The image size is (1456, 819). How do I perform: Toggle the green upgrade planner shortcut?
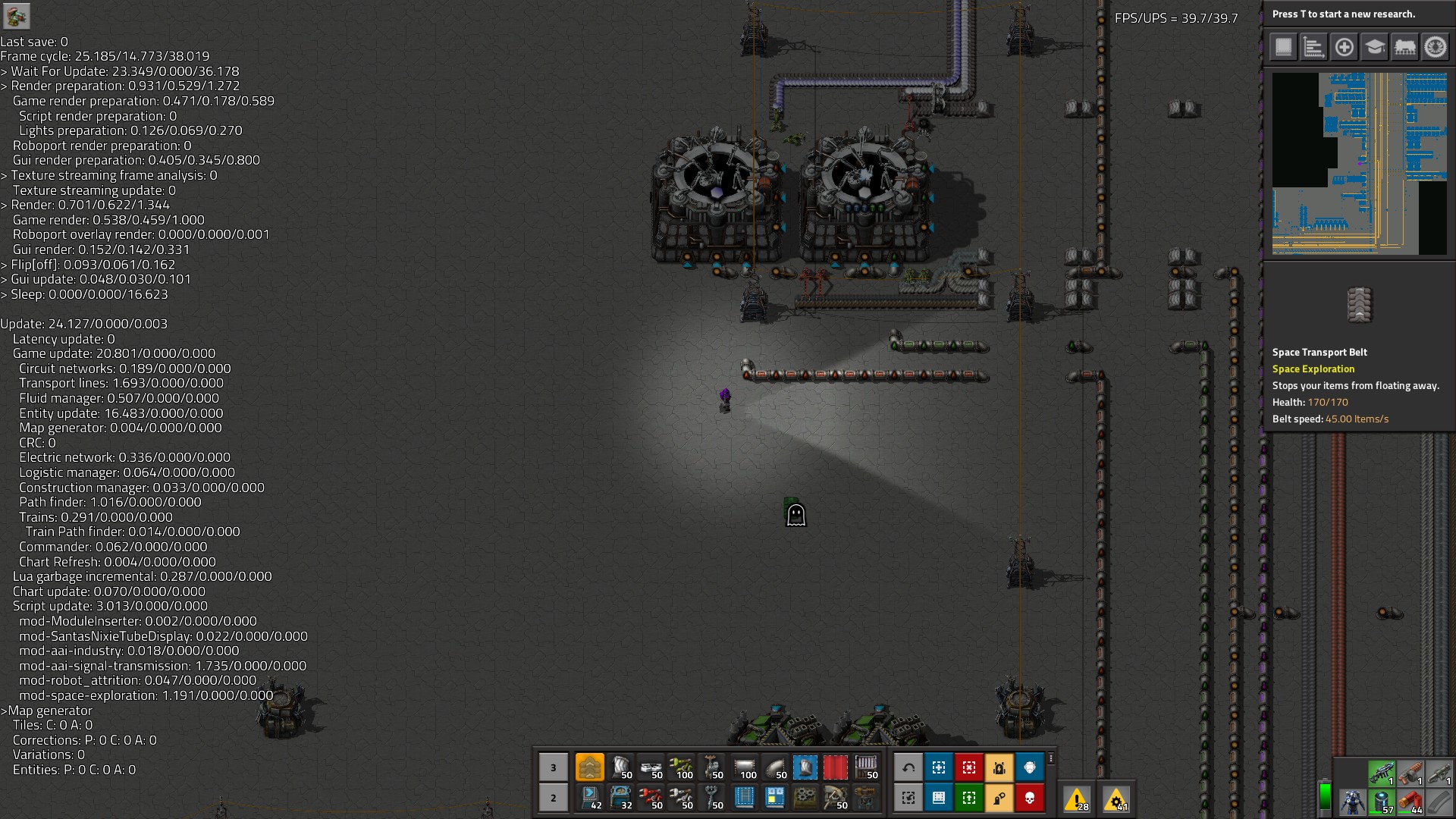click(969, 798)
